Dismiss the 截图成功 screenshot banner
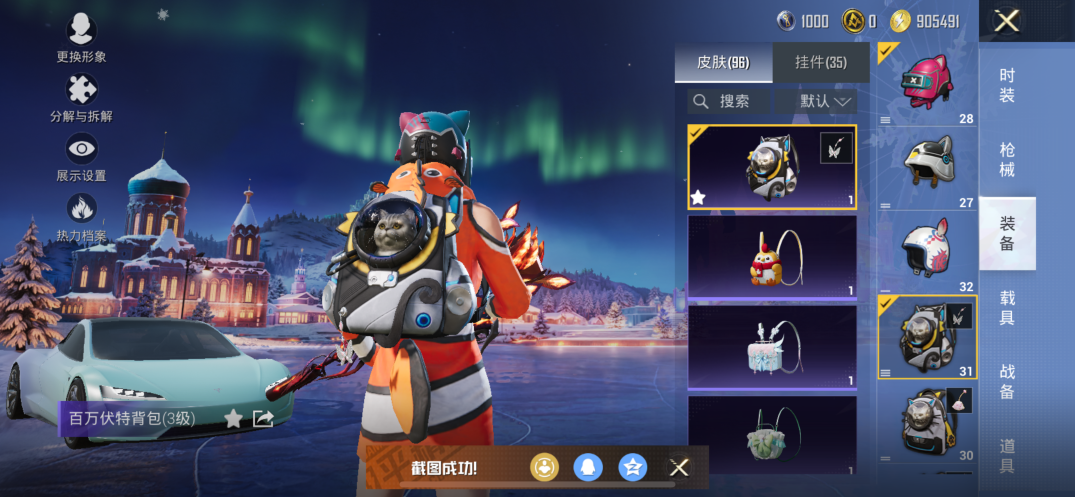 [679, 467]
